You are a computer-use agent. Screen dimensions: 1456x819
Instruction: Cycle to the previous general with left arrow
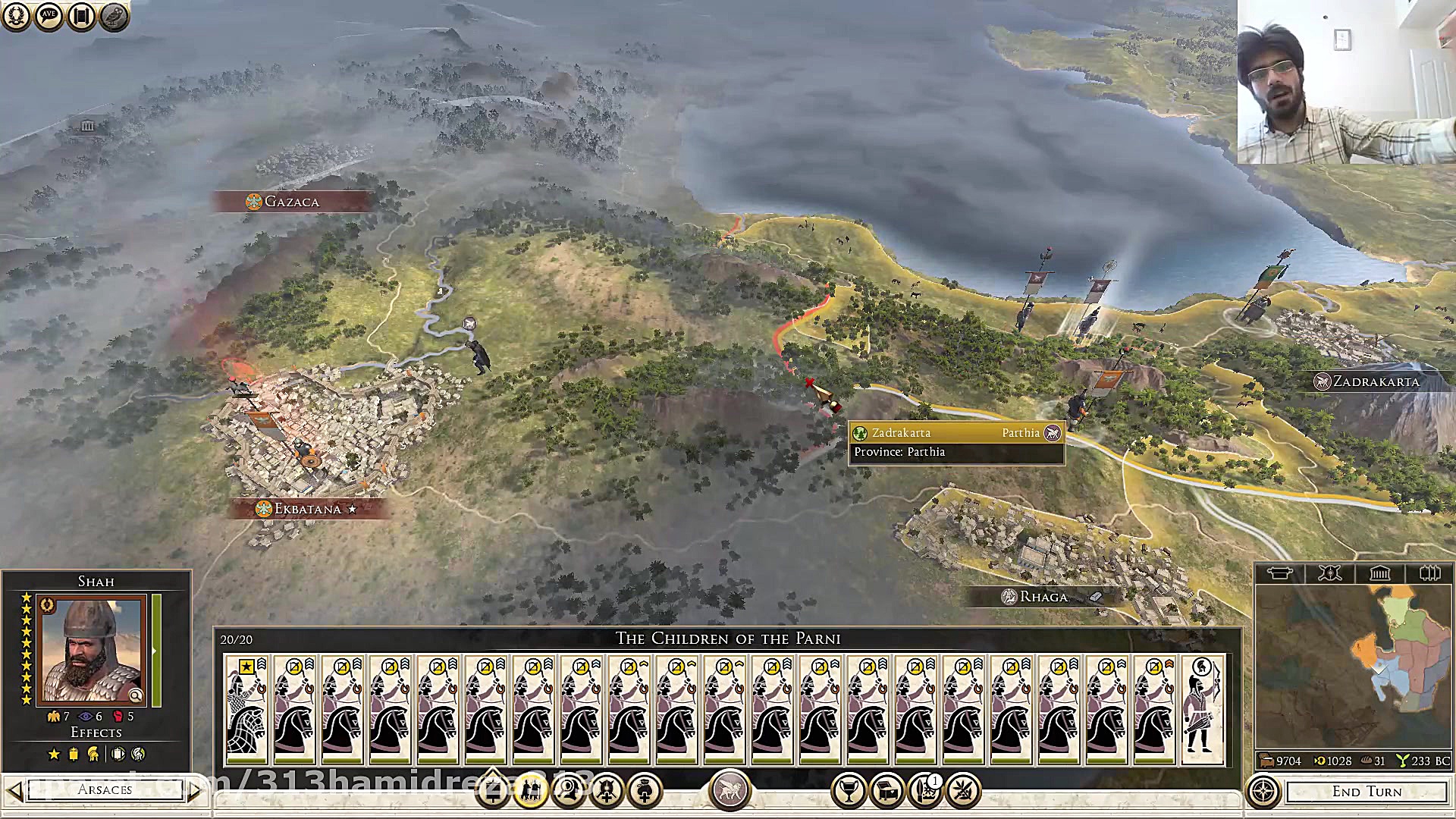point(14,791)
